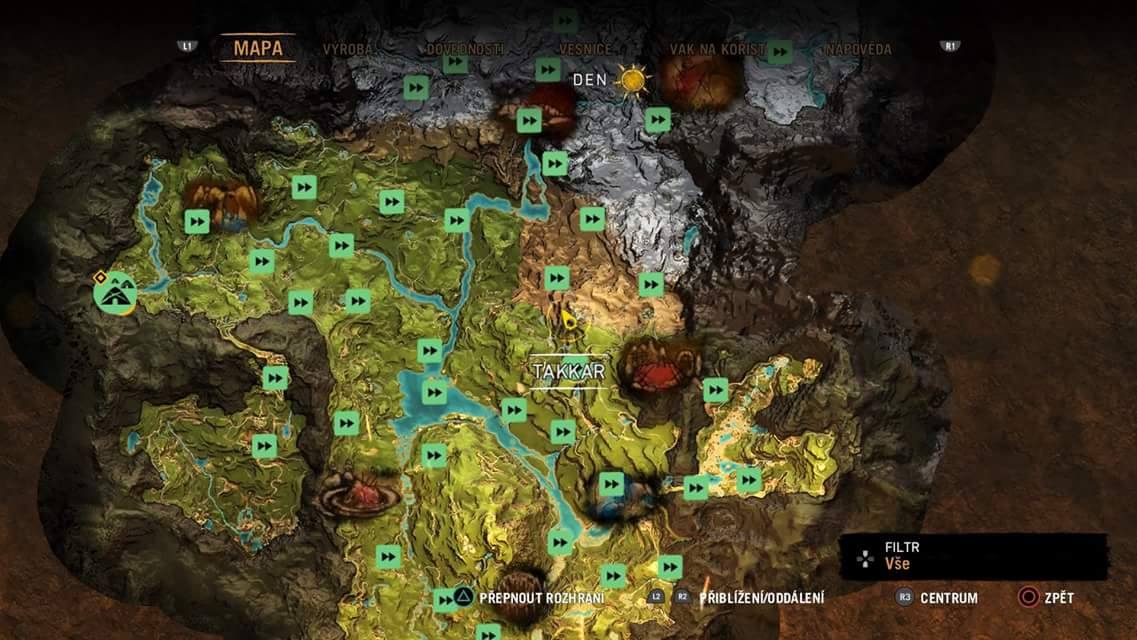Open the VÝROBA crafting tab
The height and width of the screenshot is (640, 1137).
point(348,48)
